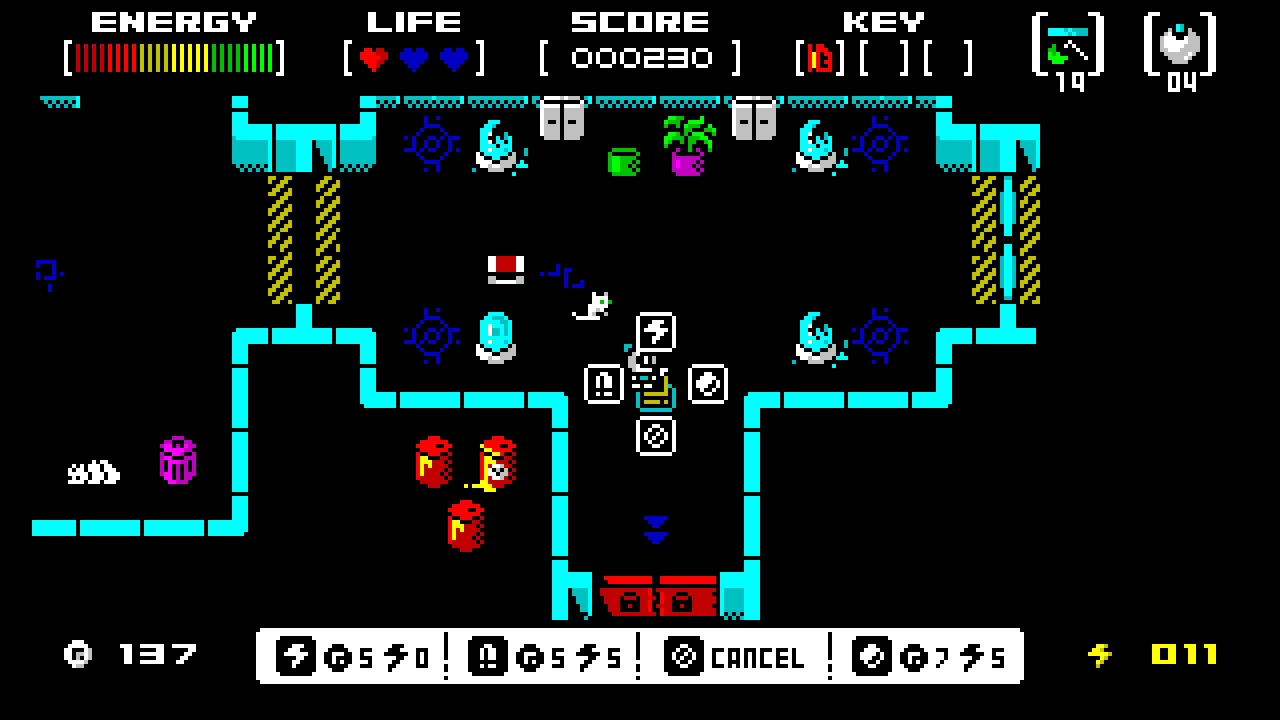This screenshot has height=720, width=1280.
Task: Click the yellow lightning icon next to 011
Action: tap(1098, 655)
